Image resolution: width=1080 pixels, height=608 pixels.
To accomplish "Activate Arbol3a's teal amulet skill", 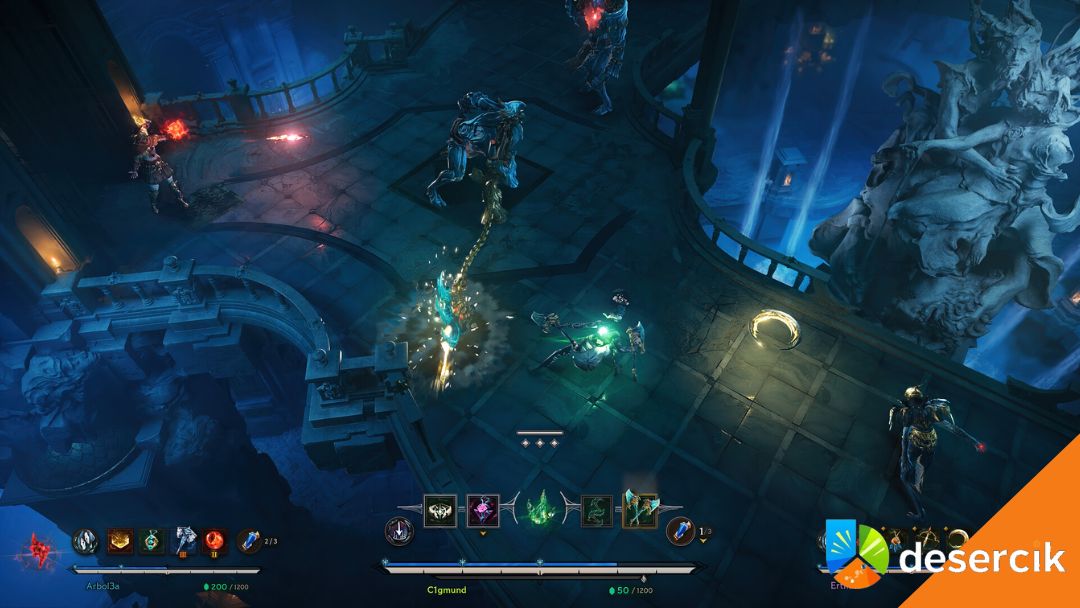I will point(152,541).
